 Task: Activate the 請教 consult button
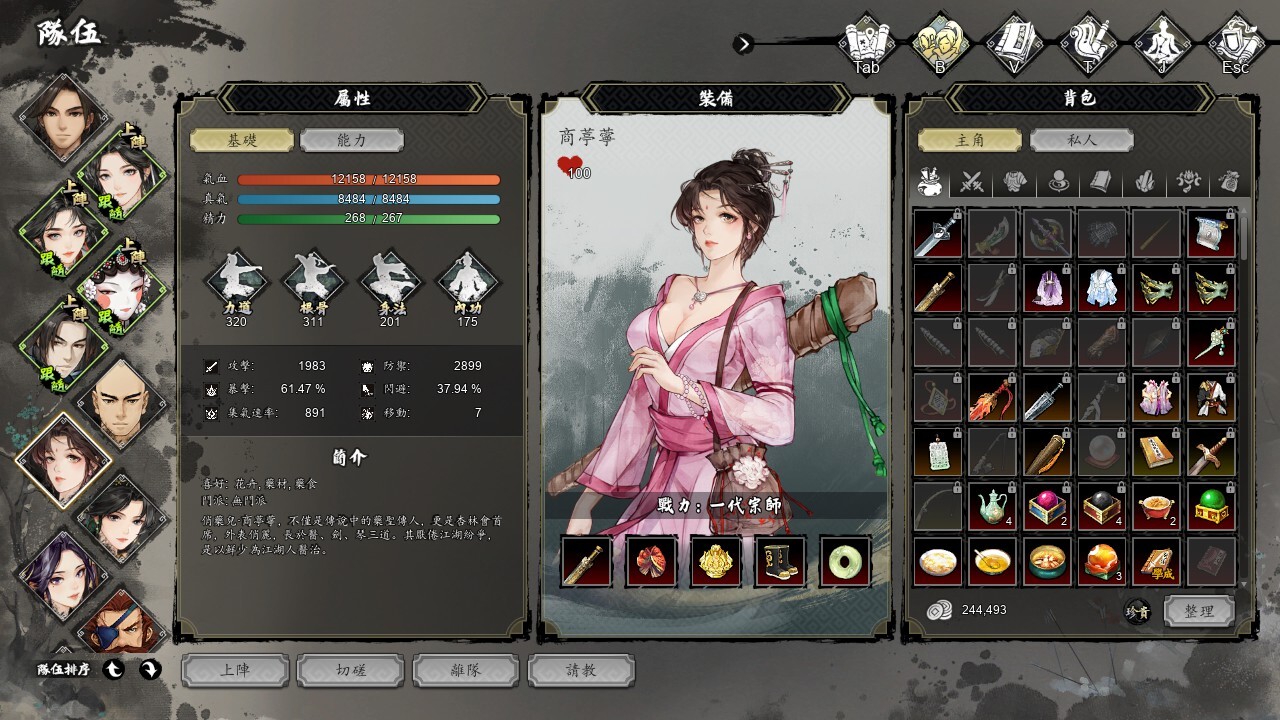point(581,670)
